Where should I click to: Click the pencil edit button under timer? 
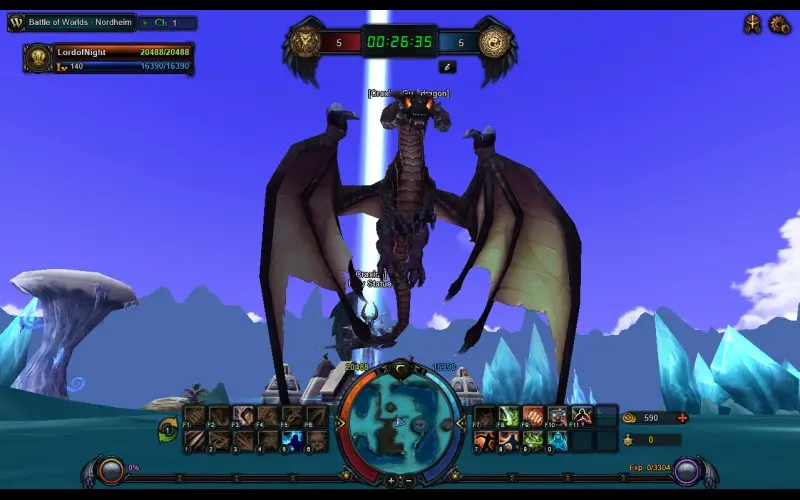[x=447, y=67]
